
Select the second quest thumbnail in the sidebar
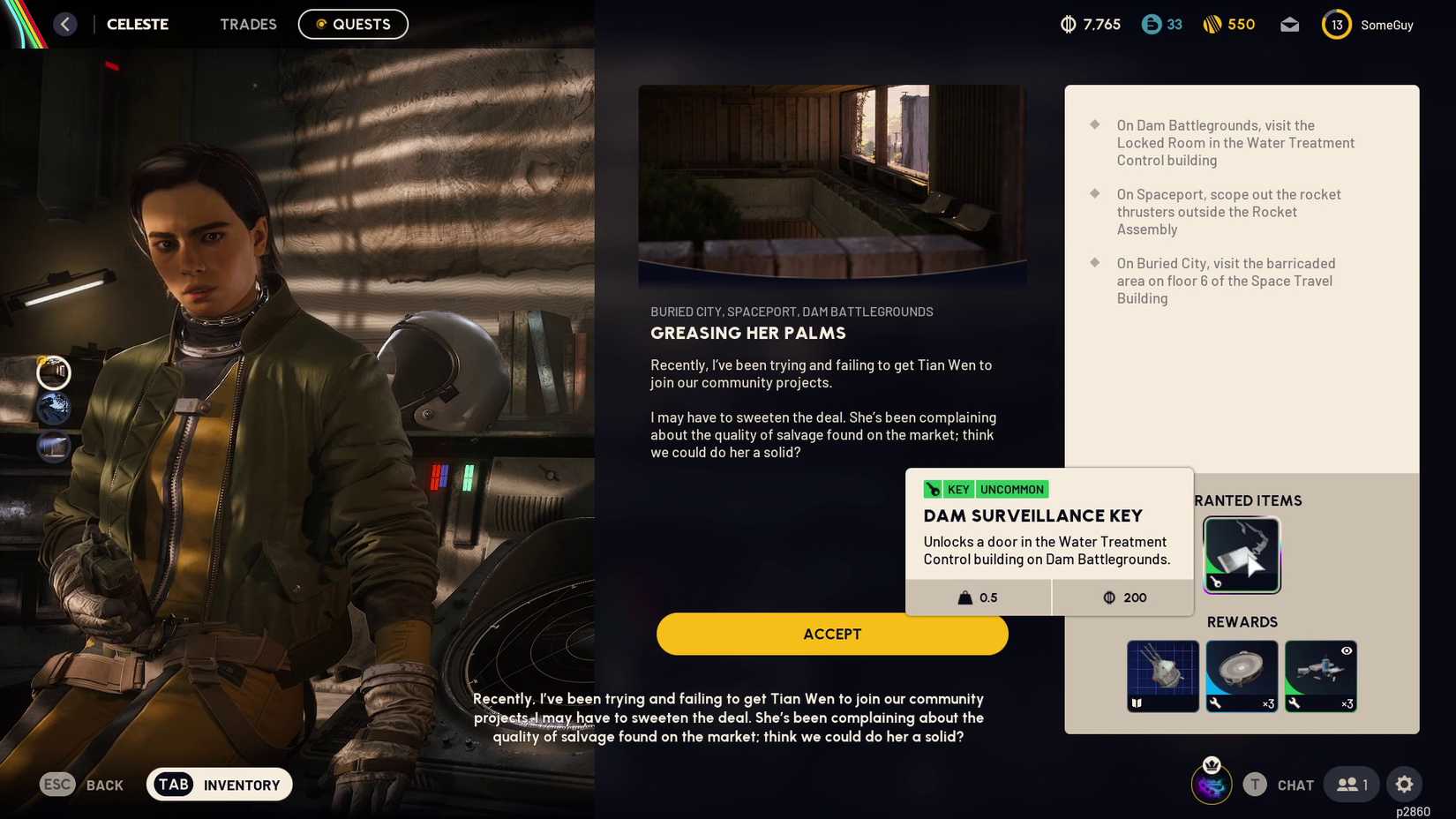click(x=54, y=409)
